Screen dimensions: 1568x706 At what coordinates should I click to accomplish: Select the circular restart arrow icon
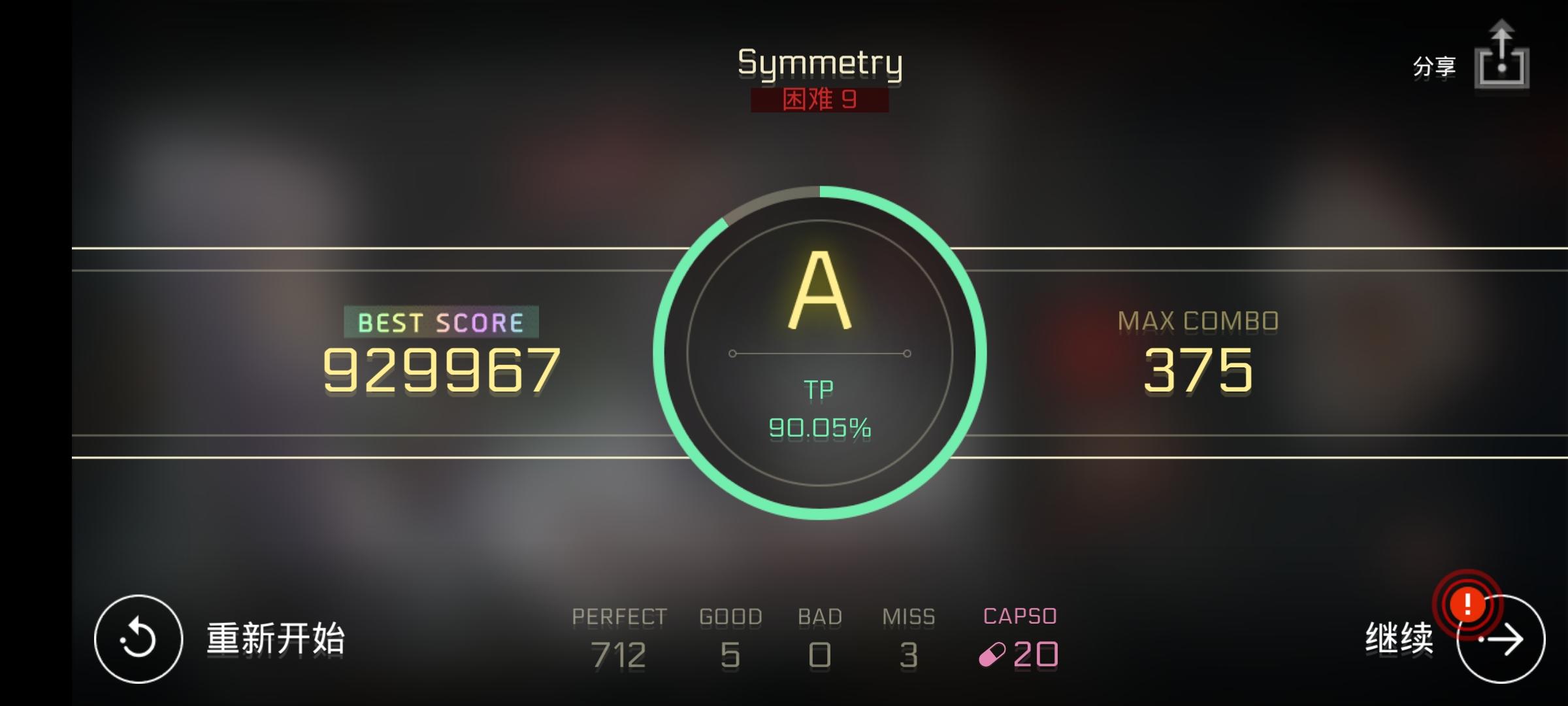click(139, 637)
